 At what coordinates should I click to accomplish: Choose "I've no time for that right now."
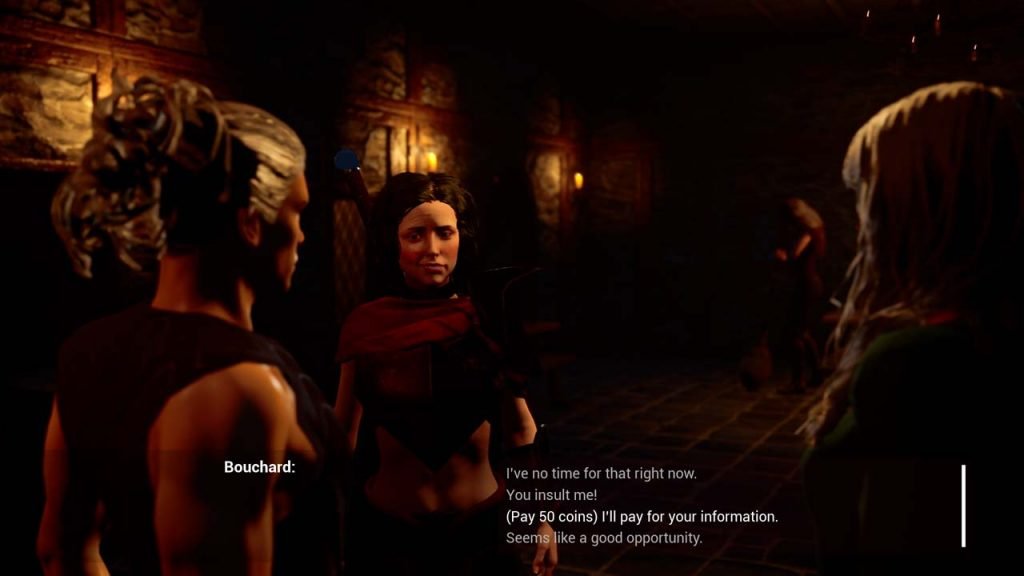(601, 473)
